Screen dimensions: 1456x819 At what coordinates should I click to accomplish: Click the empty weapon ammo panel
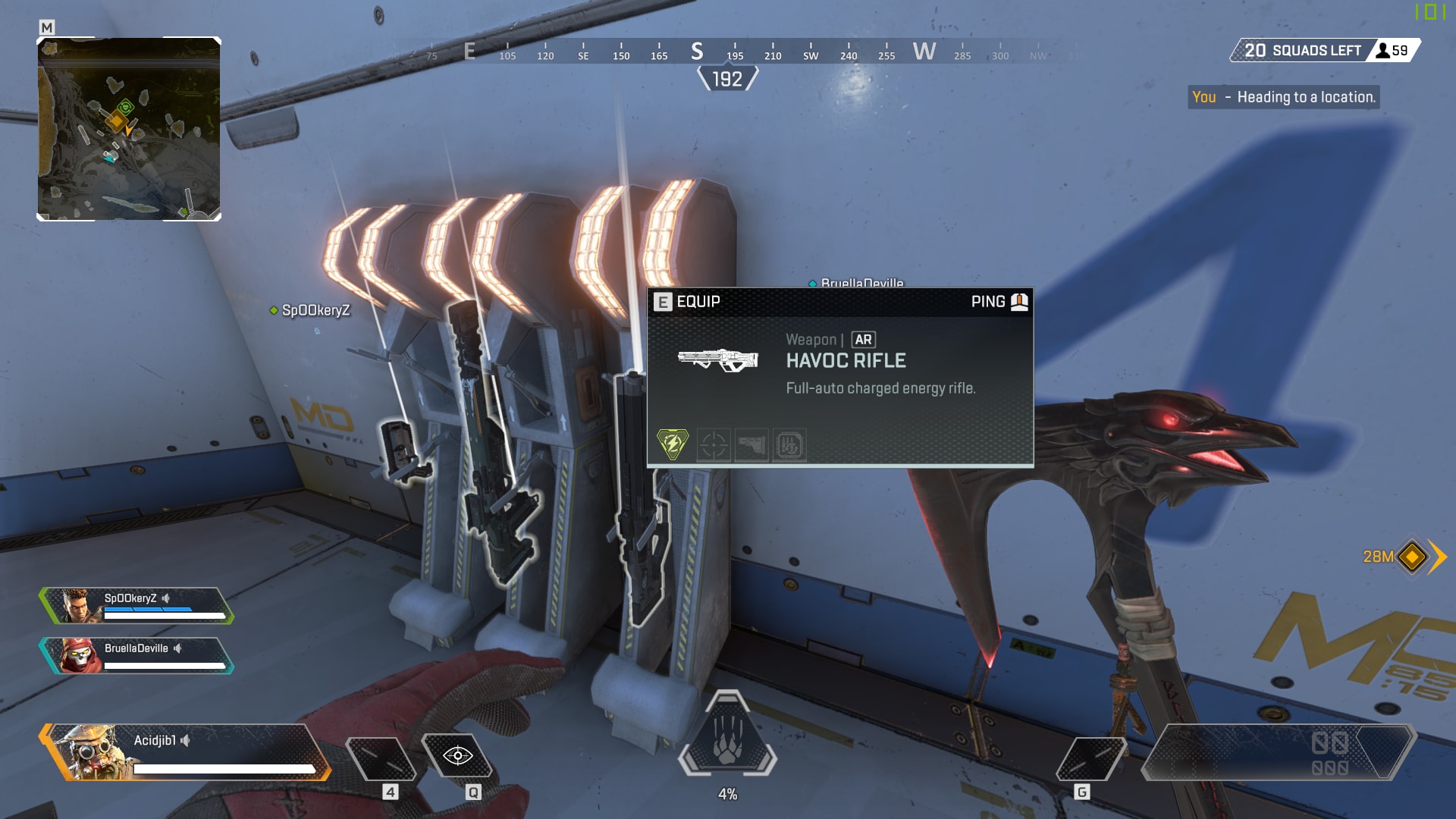[1277, 753]
